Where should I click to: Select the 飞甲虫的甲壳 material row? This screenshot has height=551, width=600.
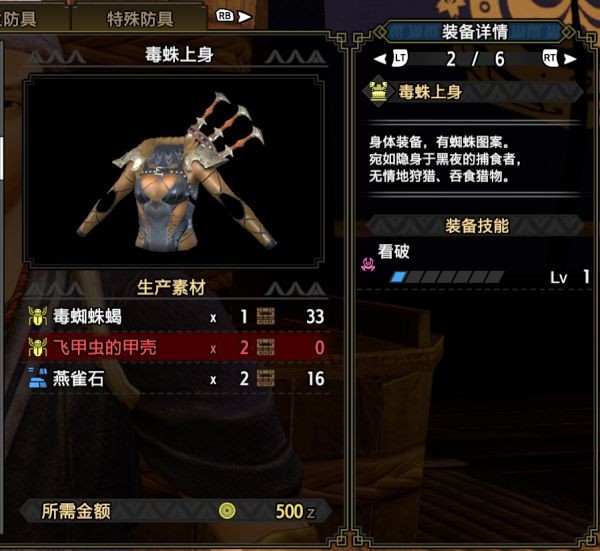click(x=175, y=348)
